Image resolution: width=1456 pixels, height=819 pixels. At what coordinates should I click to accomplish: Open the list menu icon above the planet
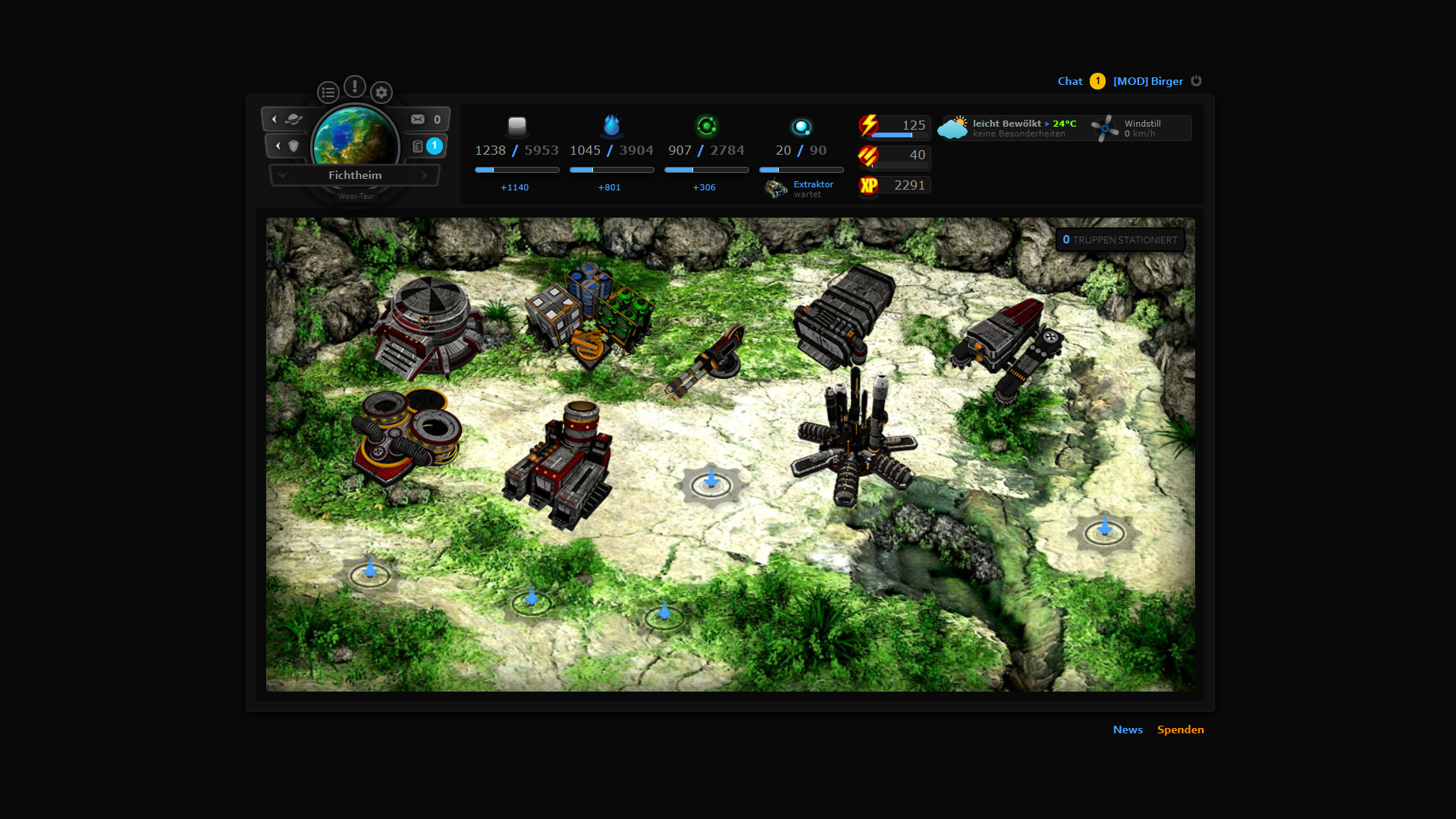click(x=328, y=93)
